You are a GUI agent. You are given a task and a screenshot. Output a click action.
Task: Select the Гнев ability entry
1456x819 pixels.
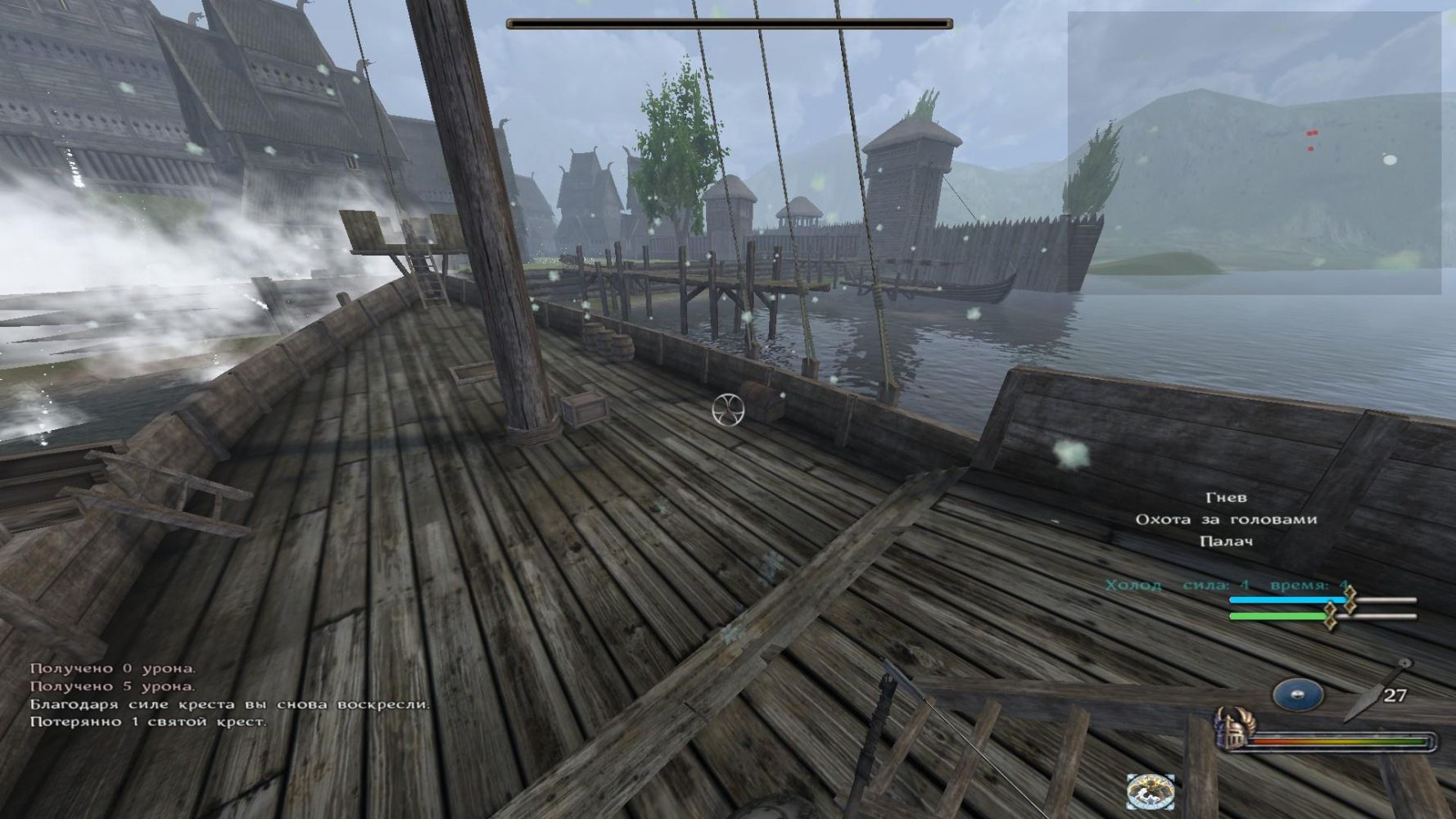tap(1226, 498)
